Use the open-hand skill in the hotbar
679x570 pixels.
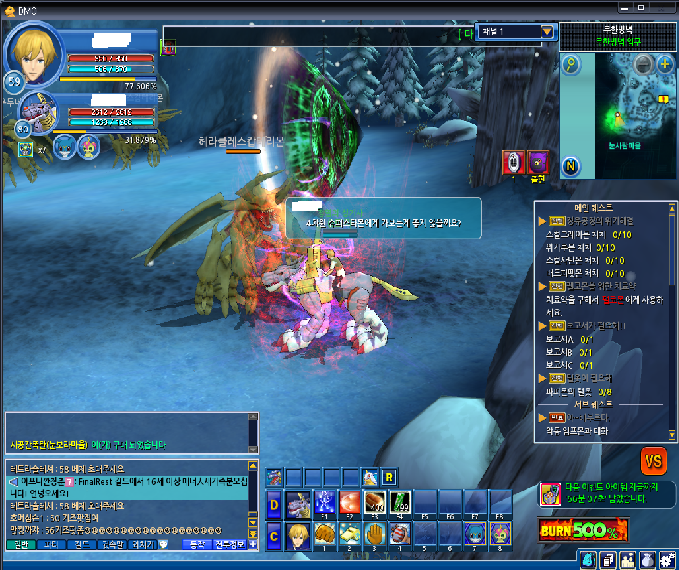374,534
